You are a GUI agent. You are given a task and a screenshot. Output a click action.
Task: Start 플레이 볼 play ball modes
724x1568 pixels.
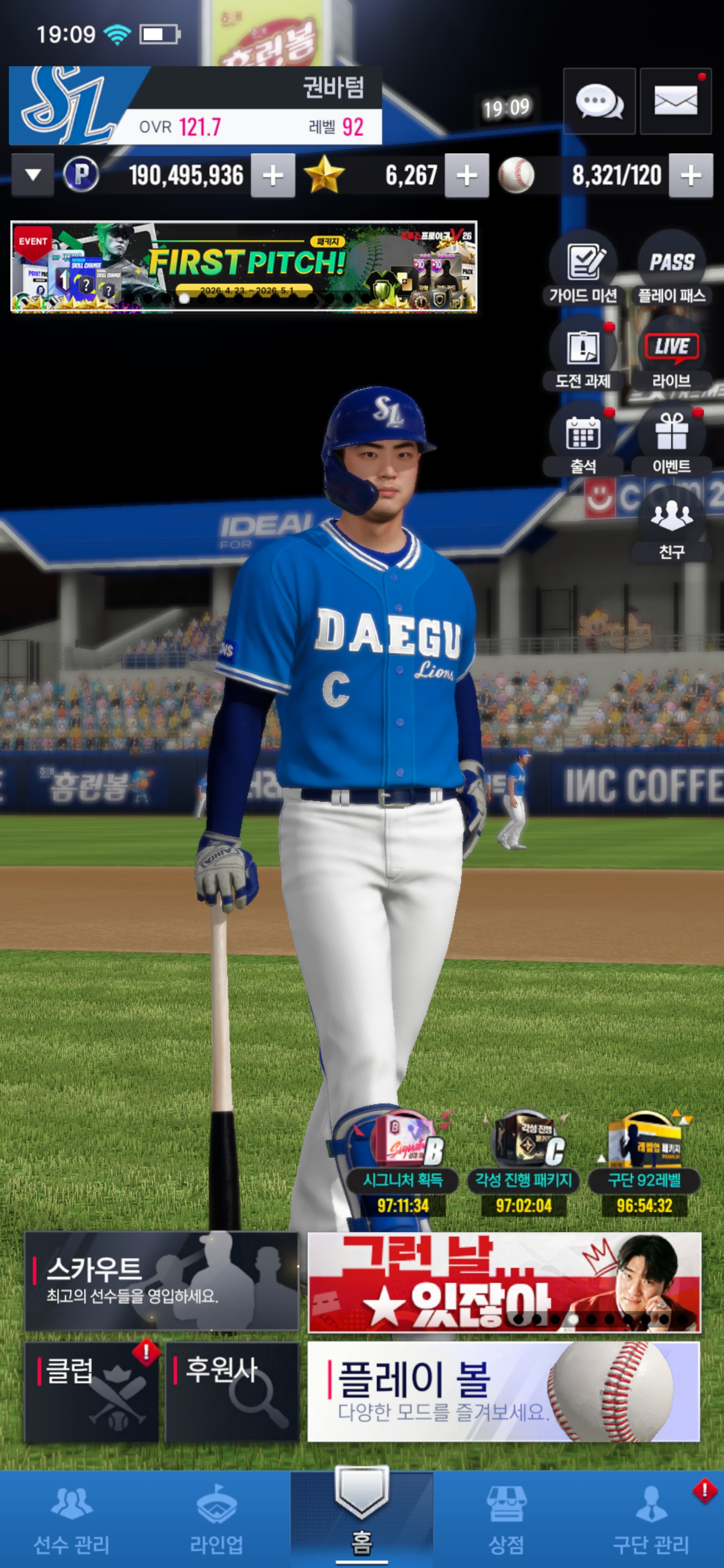coord(504,1392)
